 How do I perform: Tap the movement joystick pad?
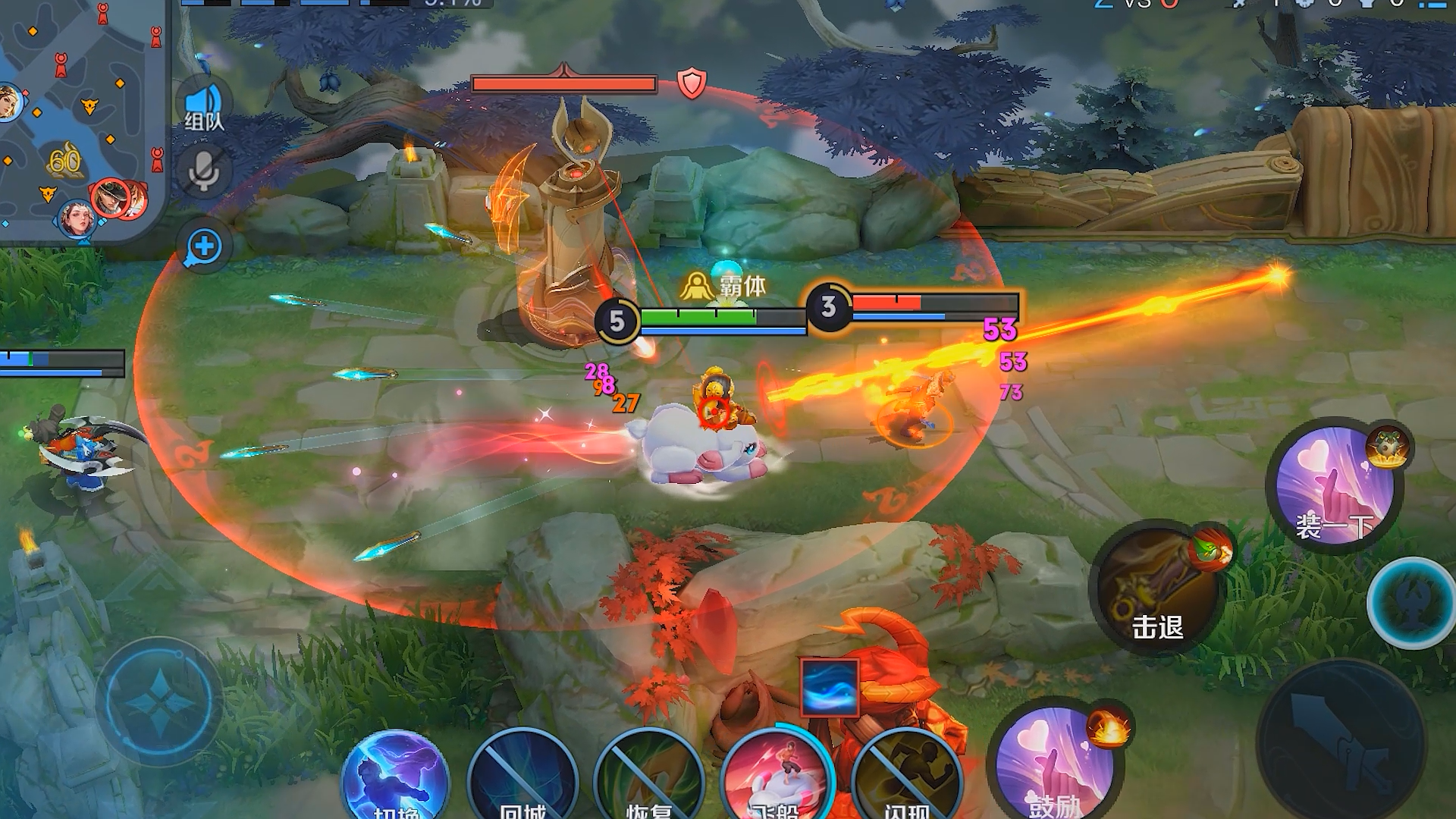pos(159,701)
